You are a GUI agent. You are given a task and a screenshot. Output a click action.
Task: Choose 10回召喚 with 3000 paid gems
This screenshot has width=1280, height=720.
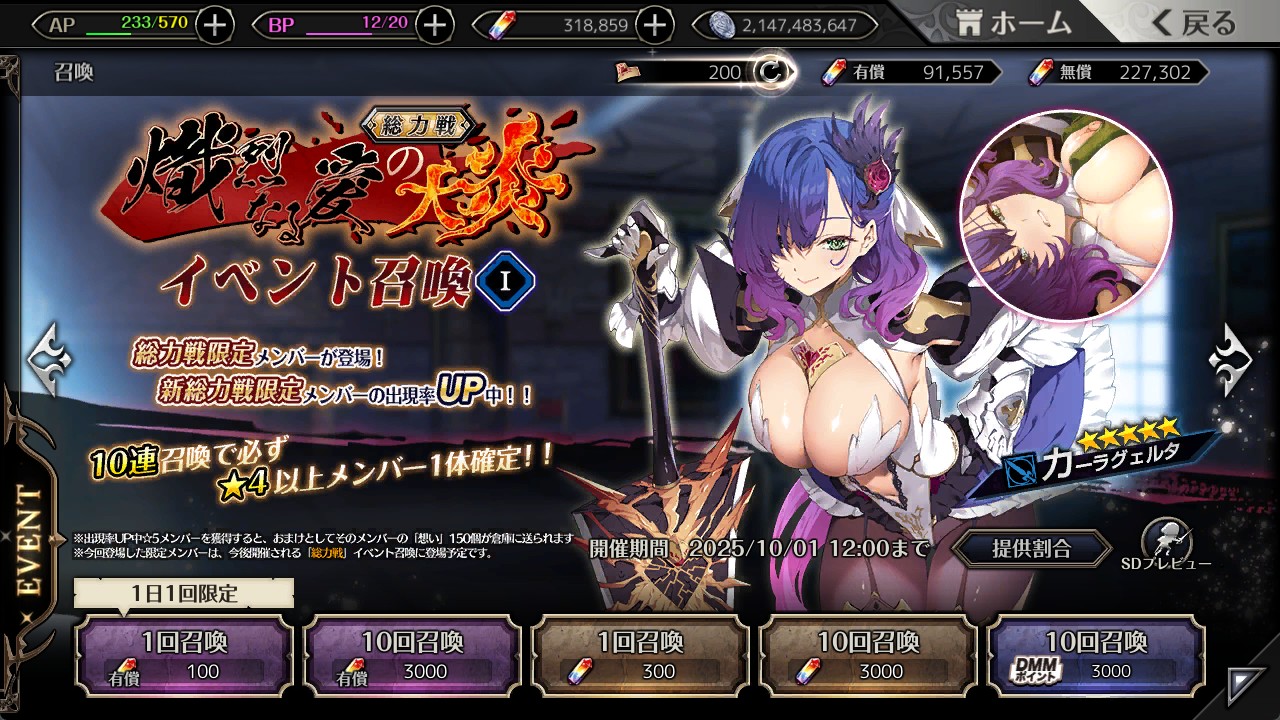412,655
